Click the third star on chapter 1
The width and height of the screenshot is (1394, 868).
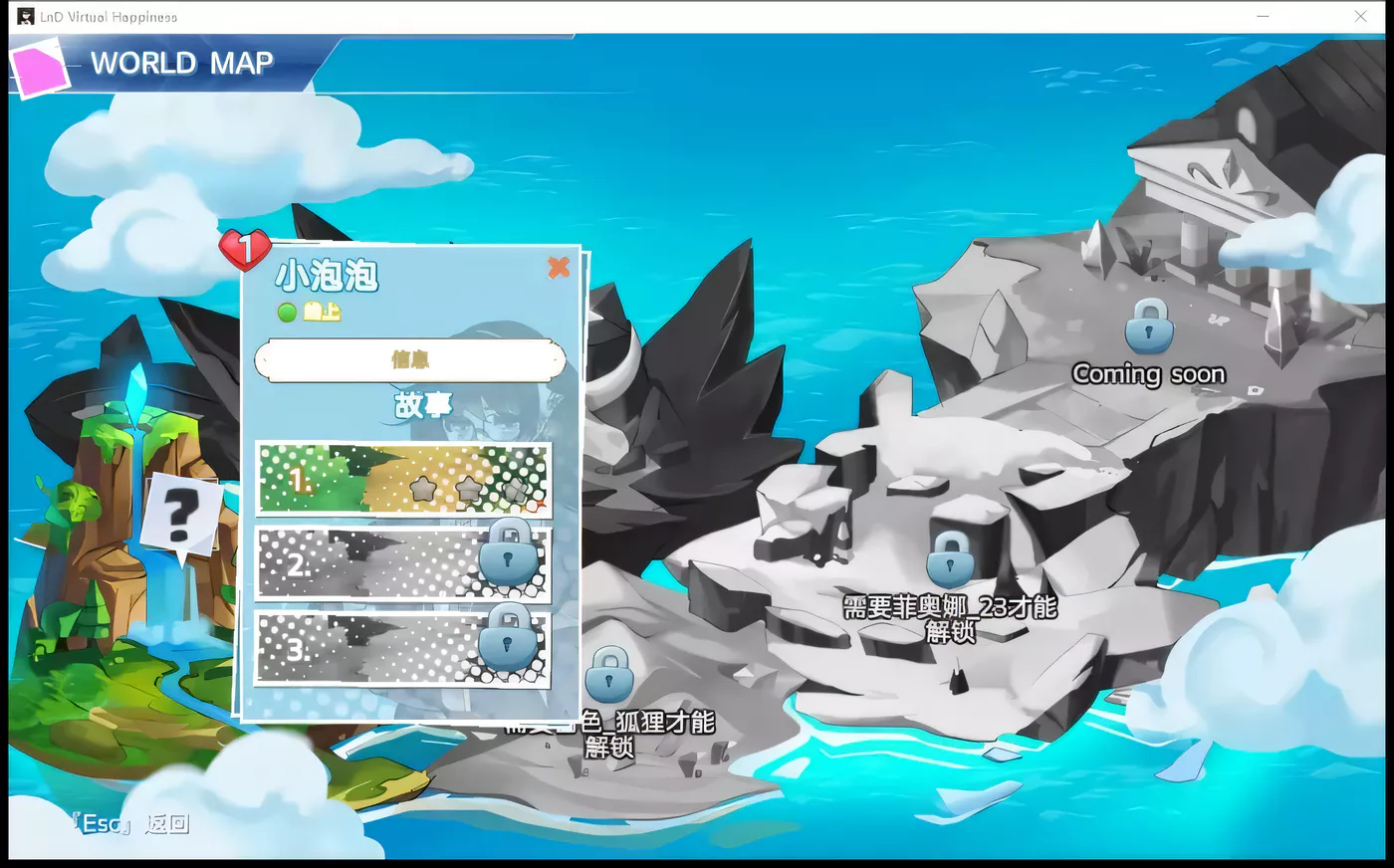(x=514, y=491)
